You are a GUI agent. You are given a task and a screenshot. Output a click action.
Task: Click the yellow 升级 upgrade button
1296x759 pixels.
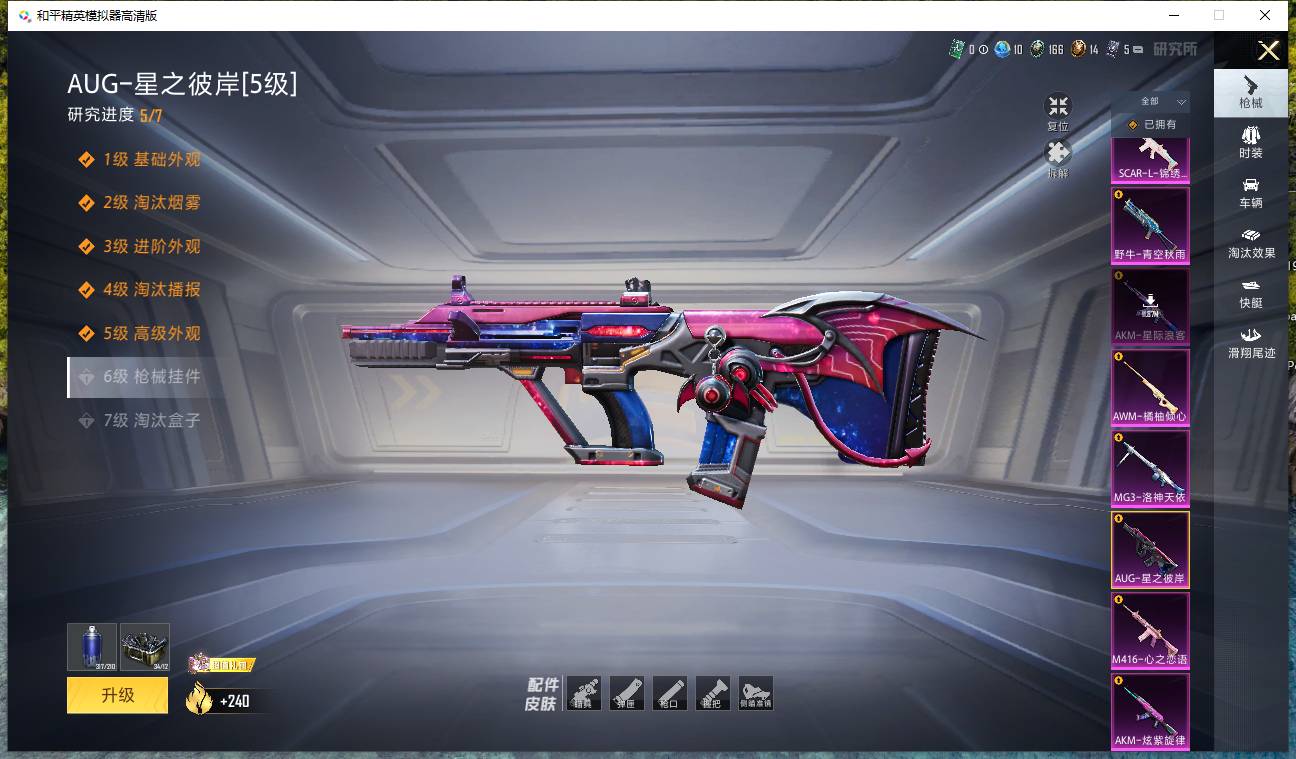coord(117,695)
